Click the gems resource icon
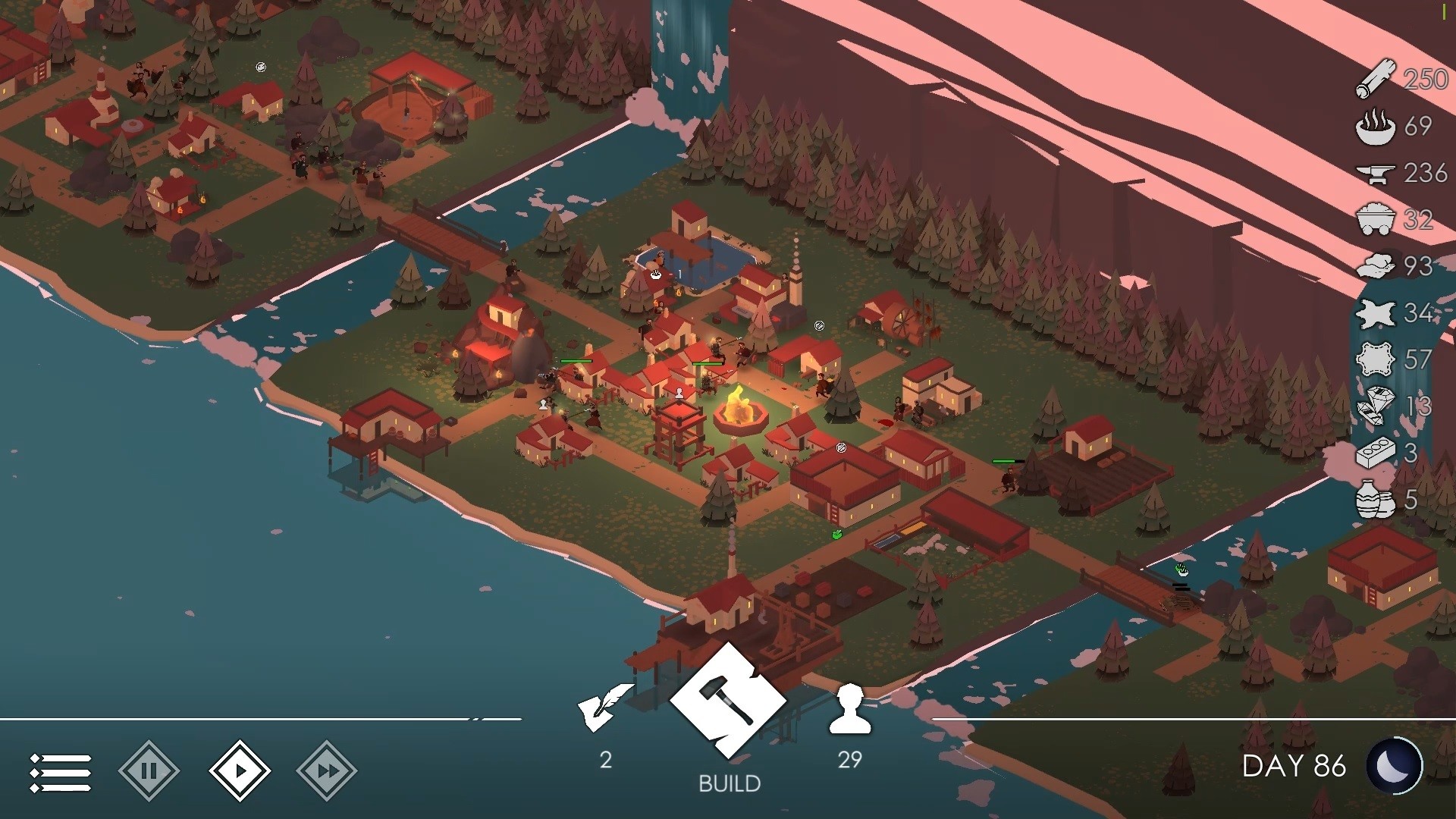 [1377, 403]
